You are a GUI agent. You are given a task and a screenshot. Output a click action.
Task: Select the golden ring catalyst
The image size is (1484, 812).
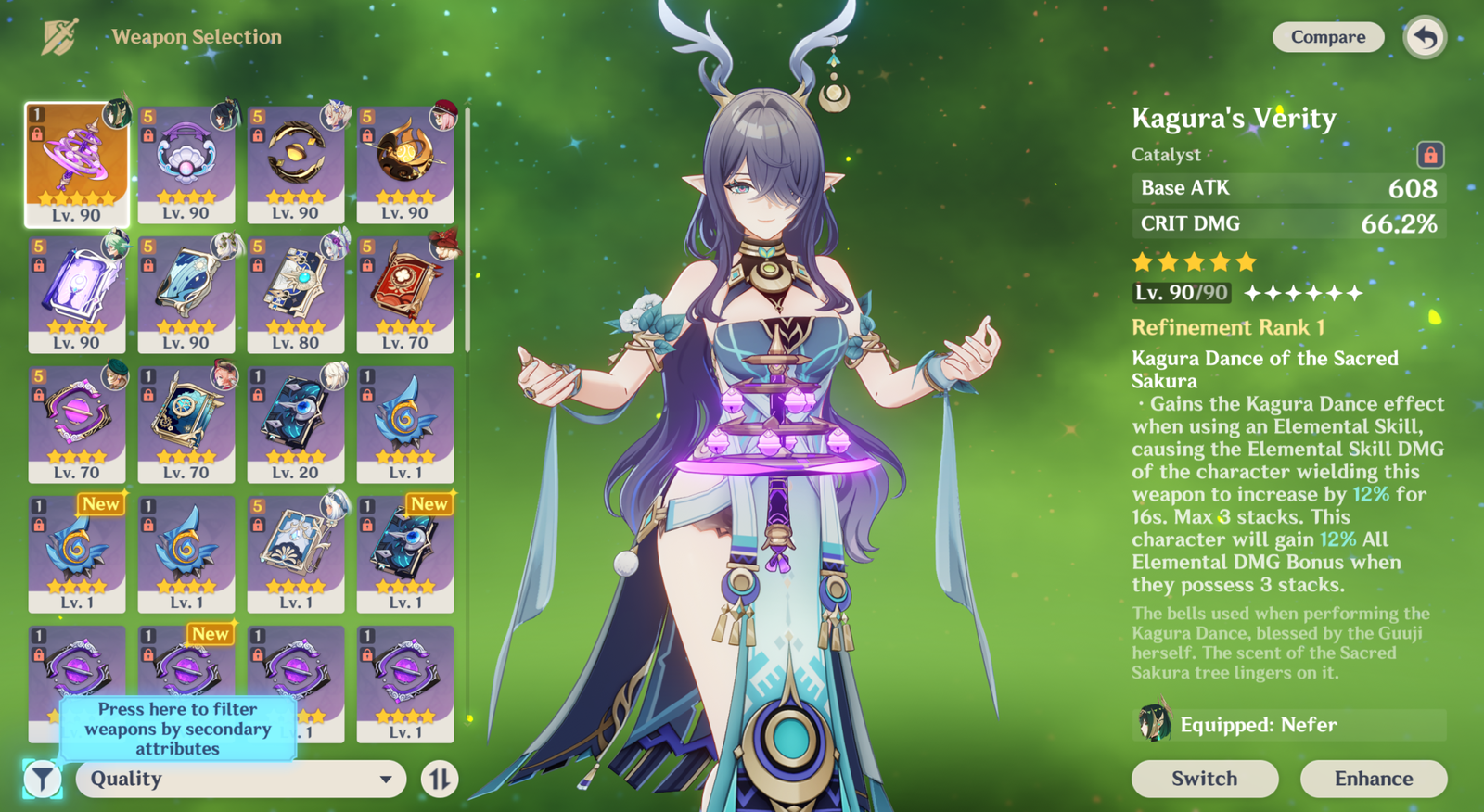click(x=296, y=165)
